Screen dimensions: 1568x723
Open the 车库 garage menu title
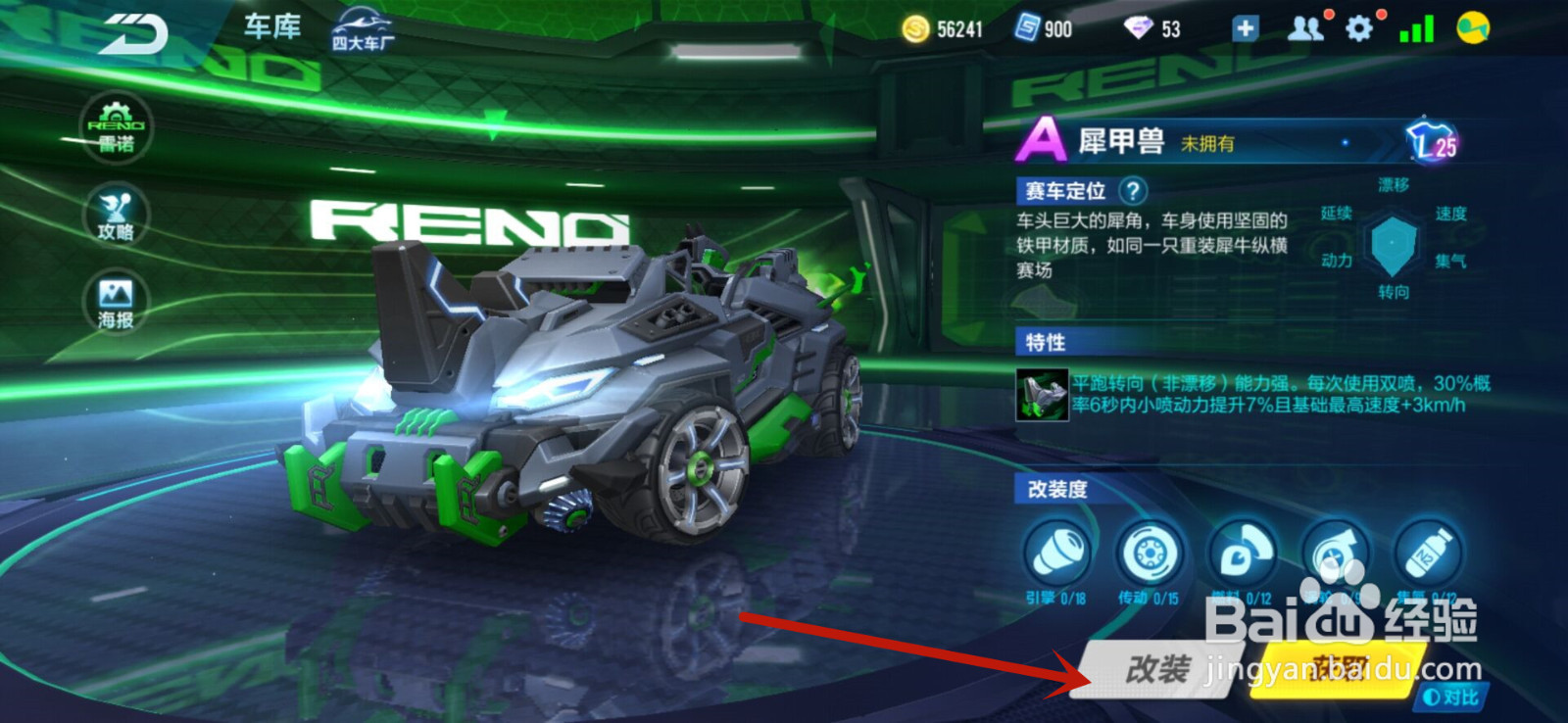click(x=271, y=27)
